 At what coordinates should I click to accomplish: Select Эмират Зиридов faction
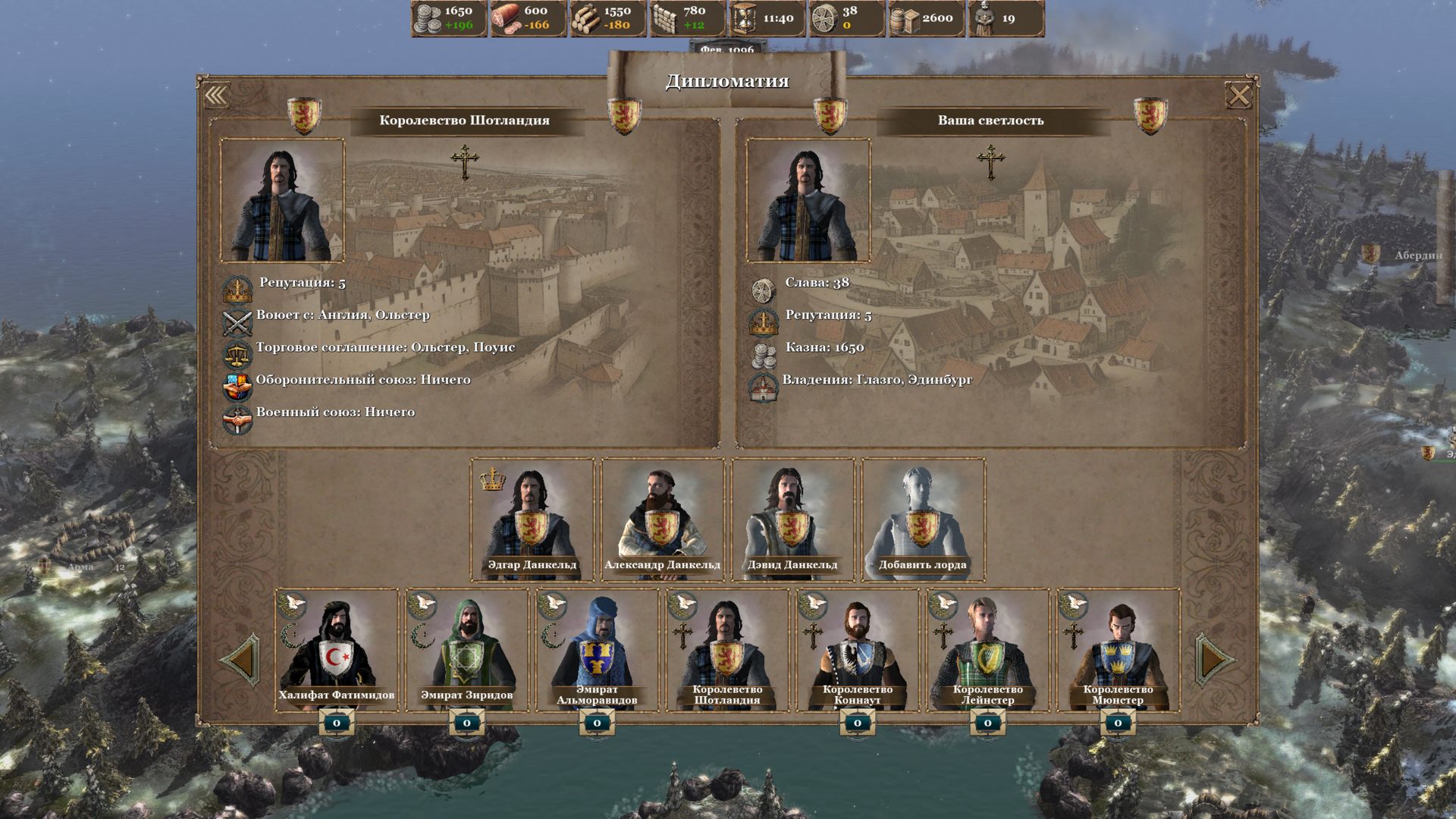[466, 649]
